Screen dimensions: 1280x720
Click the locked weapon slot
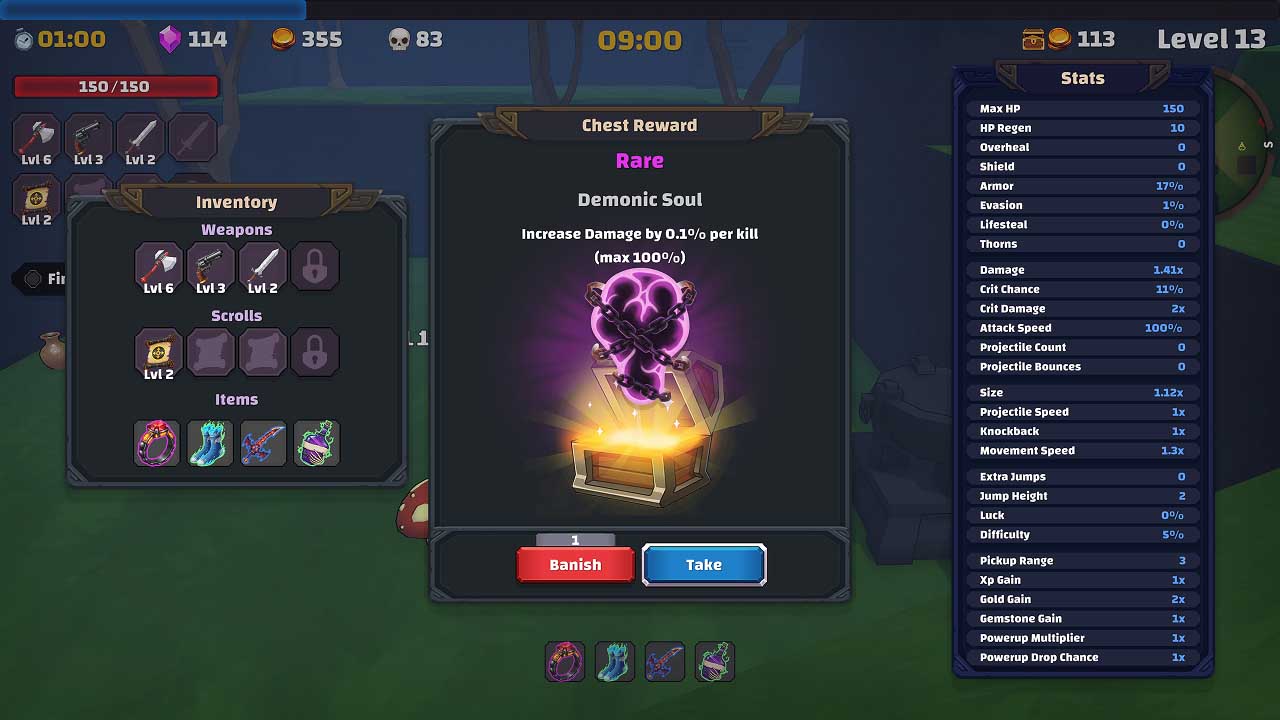coord(316,266)
